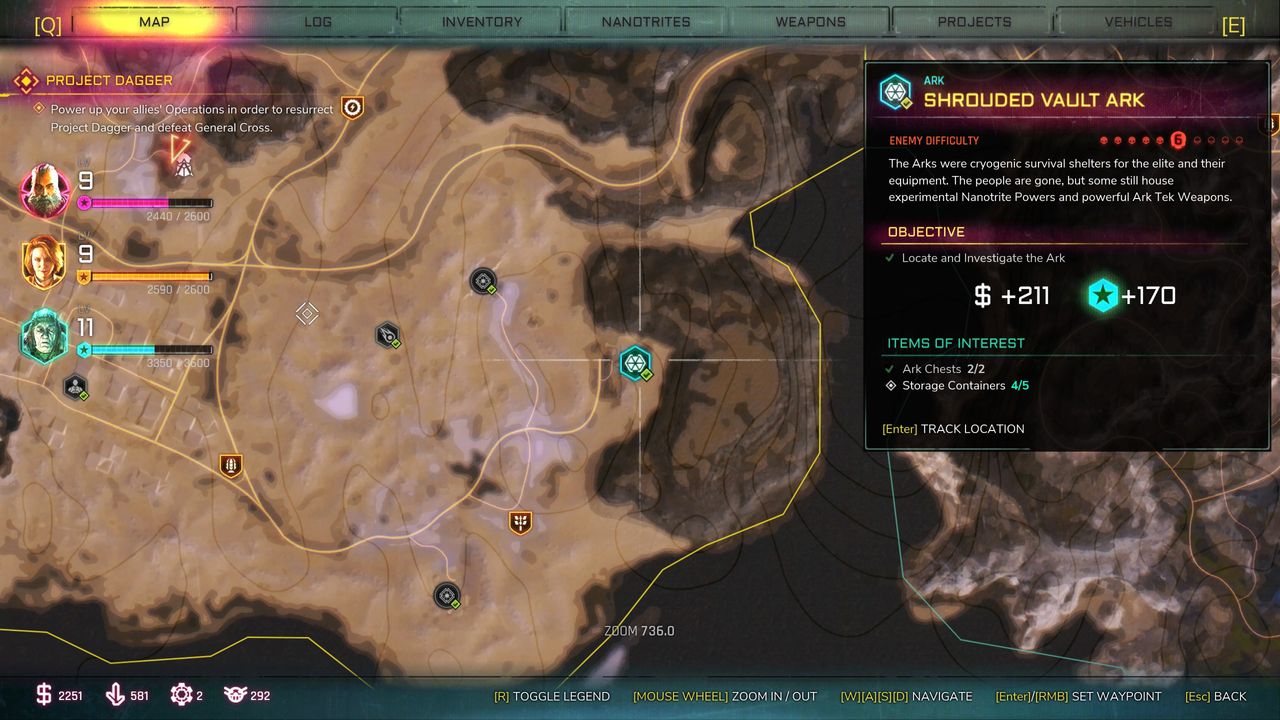
Task: Switch to the Vehicles tab
Action: tap(1138, 21)
